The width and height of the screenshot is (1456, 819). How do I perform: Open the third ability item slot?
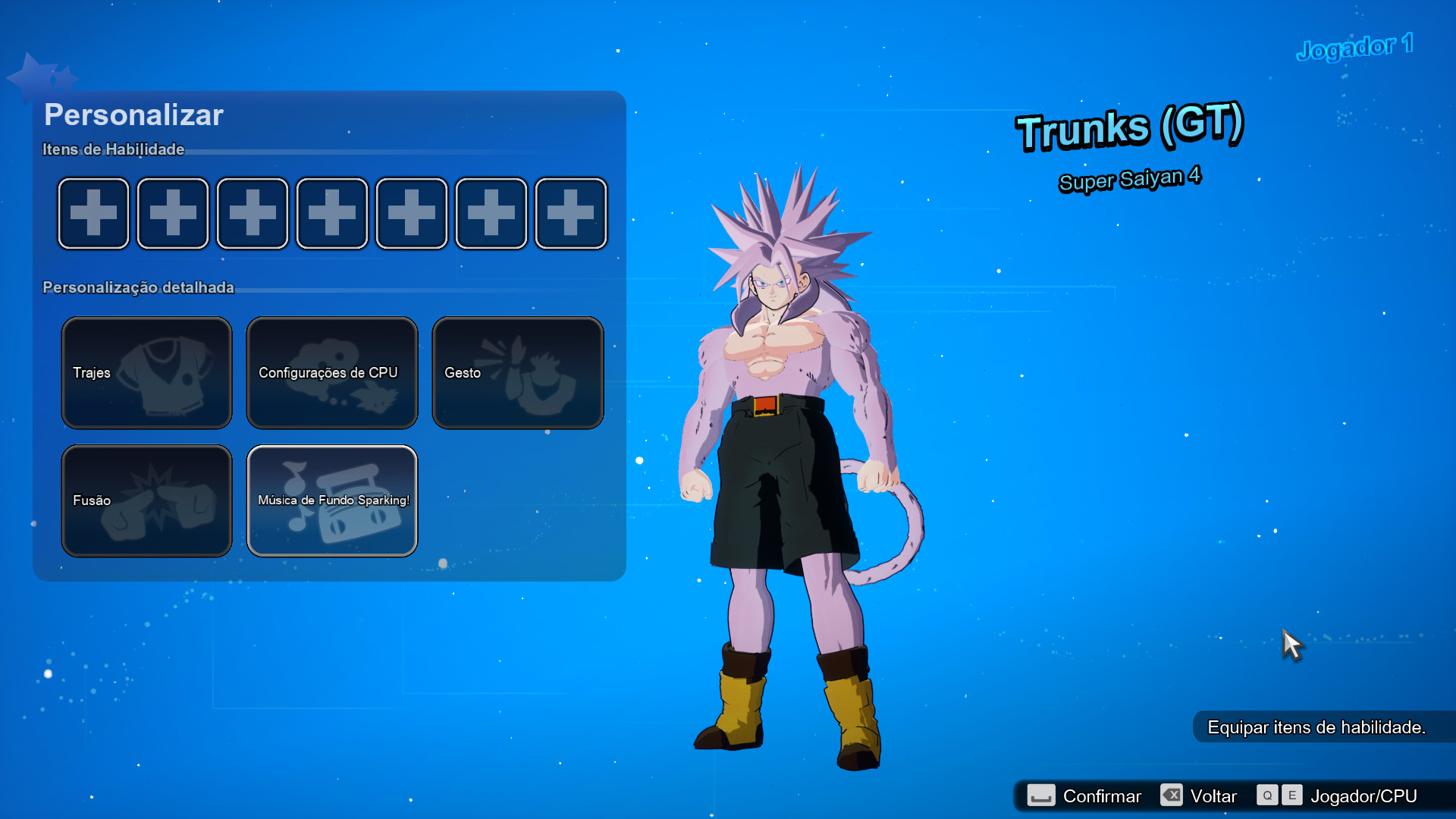tap(252, 213)
